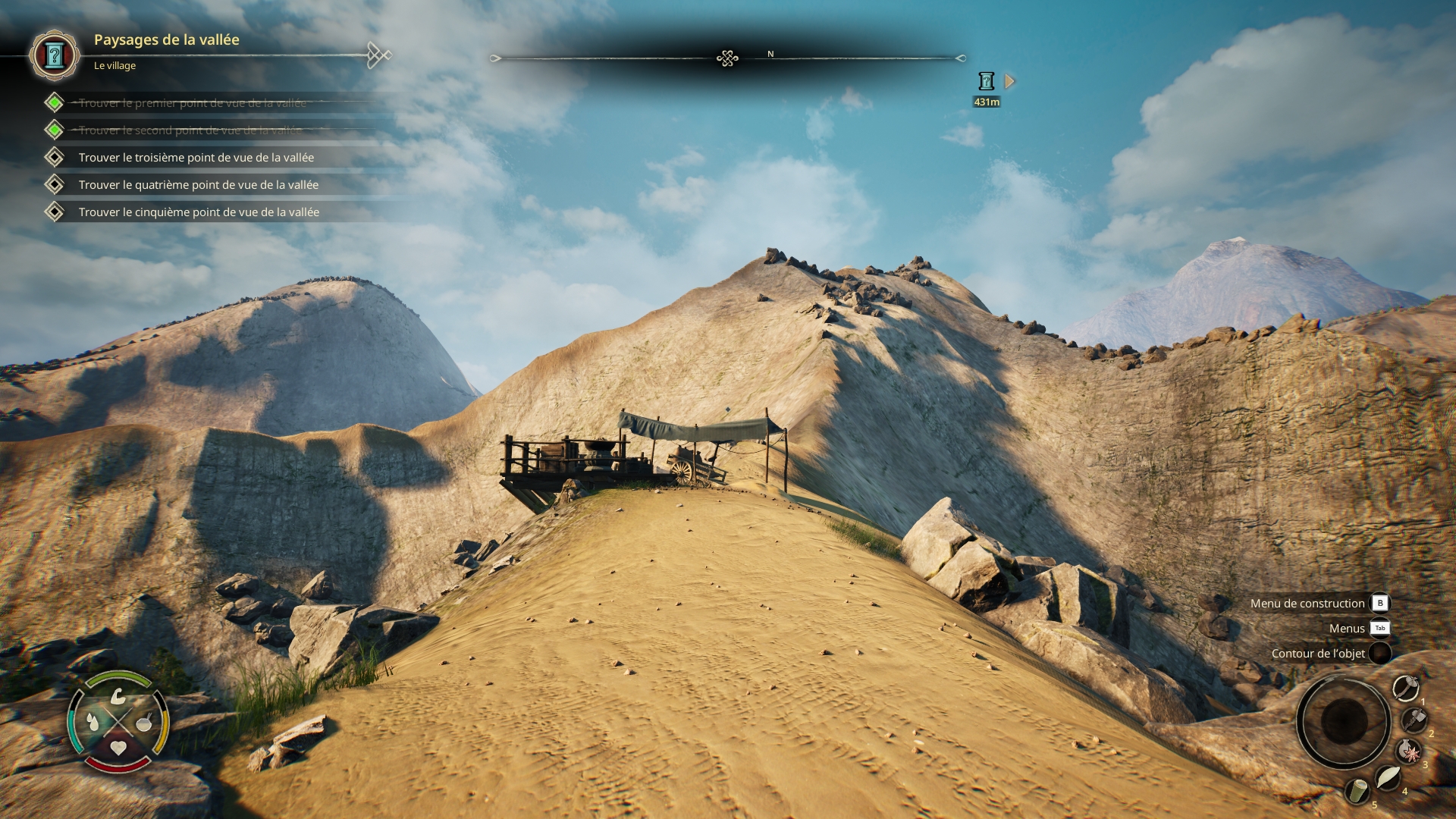Click the completed first viewpoint objective
This screenshot has height=819, width=1456.
192,103
